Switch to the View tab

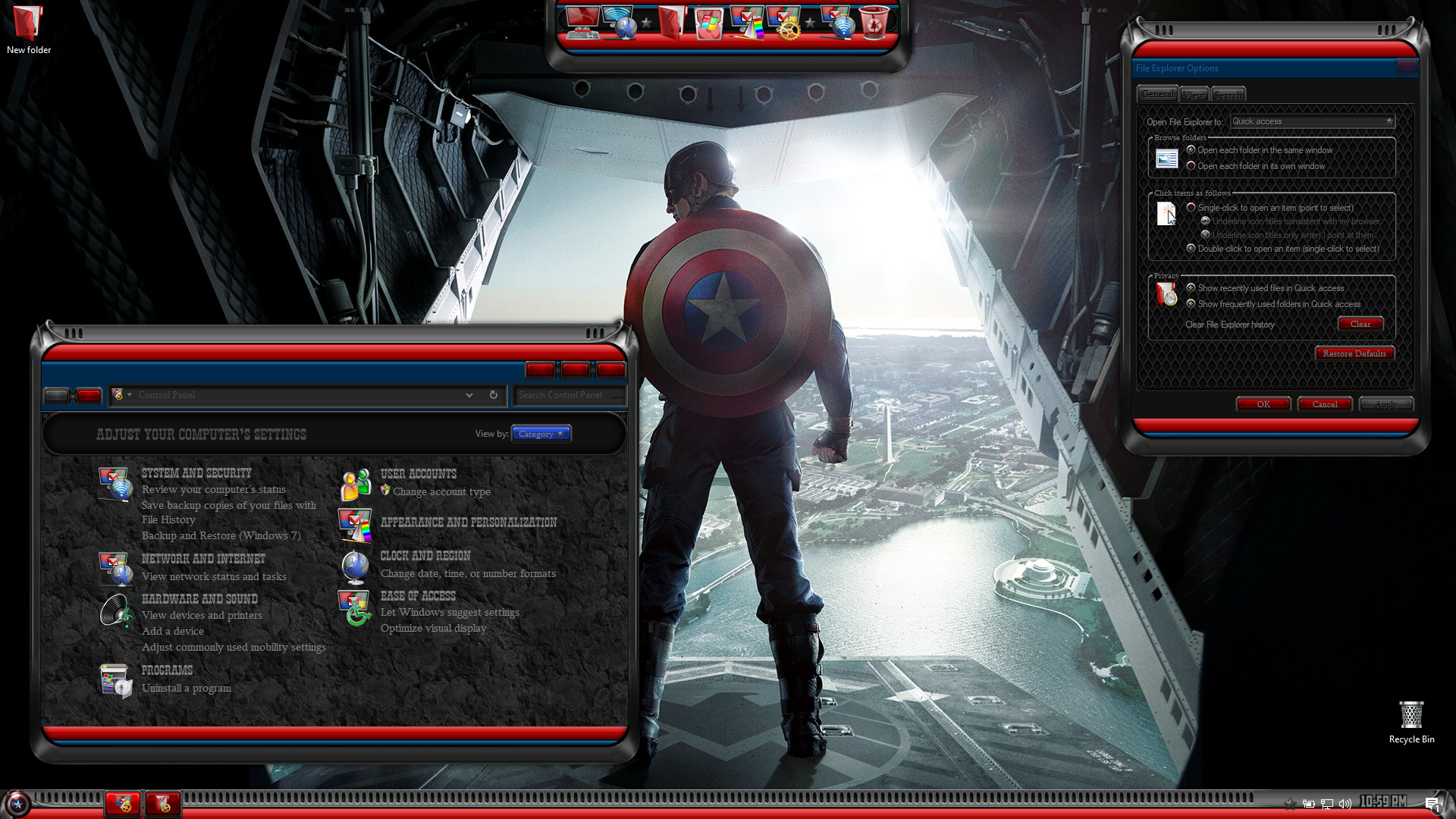coord(1194,95)
